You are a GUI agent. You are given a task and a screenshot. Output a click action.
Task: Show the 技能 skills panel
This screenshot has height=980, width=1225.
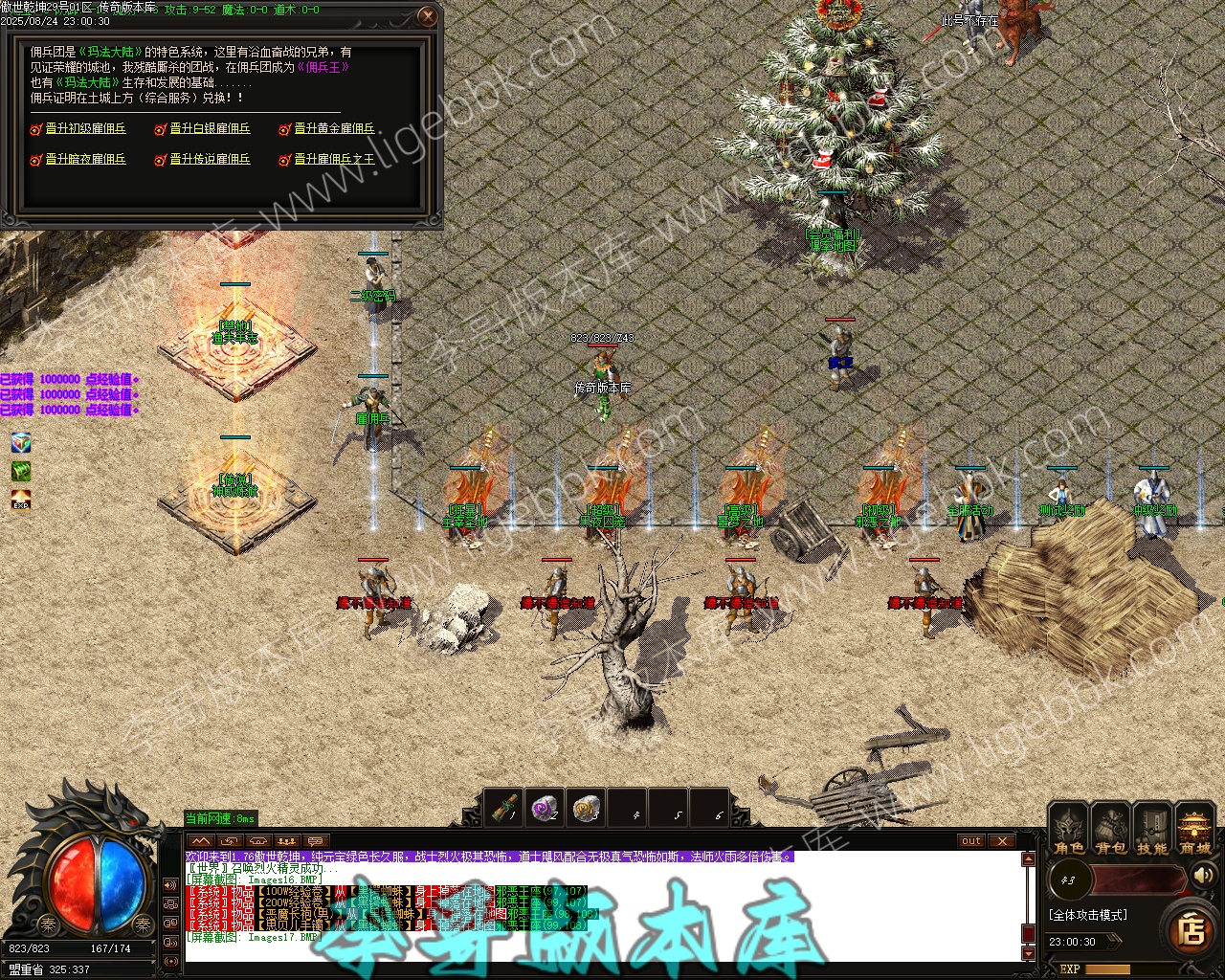pos(1151,830)
